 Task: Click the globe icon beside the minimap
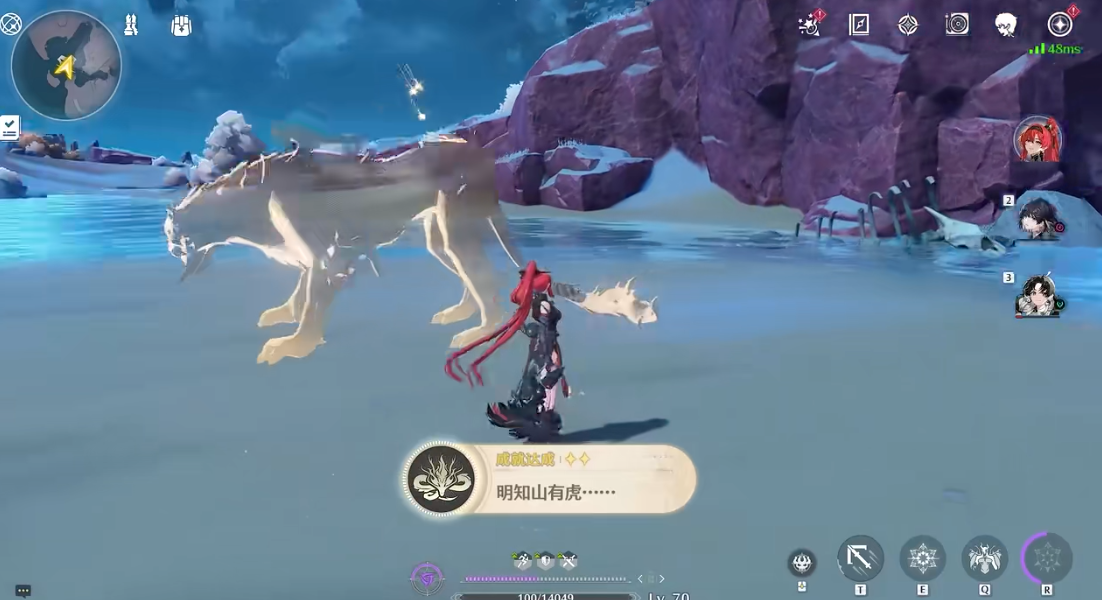11,23
